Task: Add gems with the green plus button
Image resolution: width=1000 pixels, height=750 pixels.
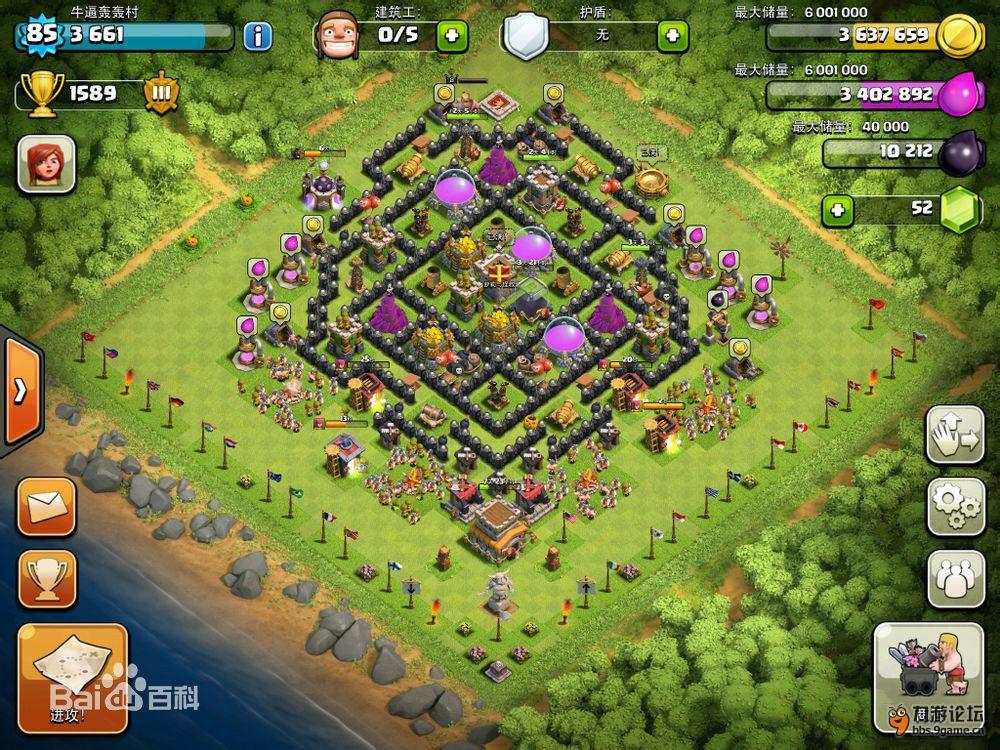Action: point(839,210)
